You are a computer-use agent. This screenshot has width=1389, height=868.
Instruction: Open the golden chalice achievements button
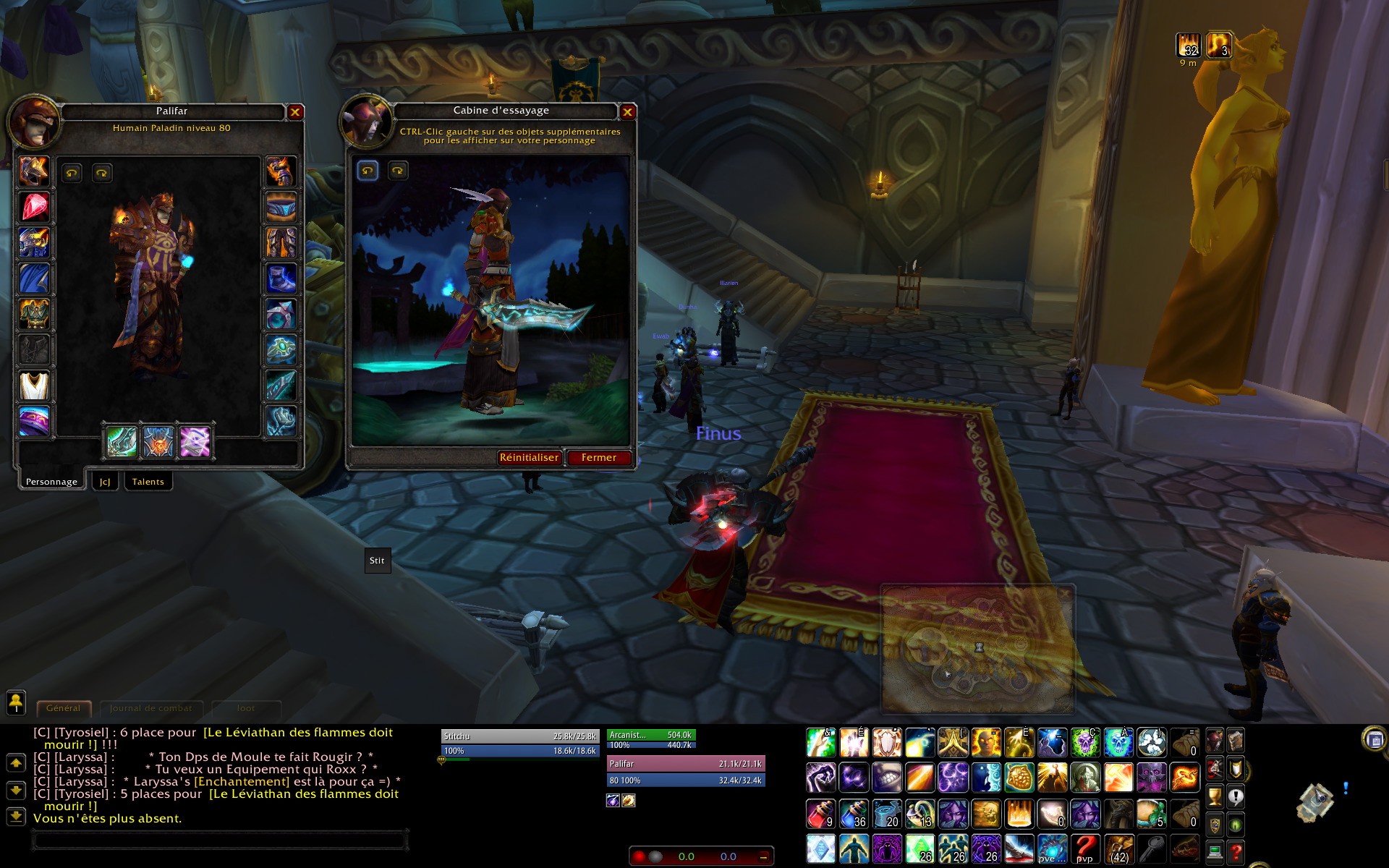[1215, 796]
